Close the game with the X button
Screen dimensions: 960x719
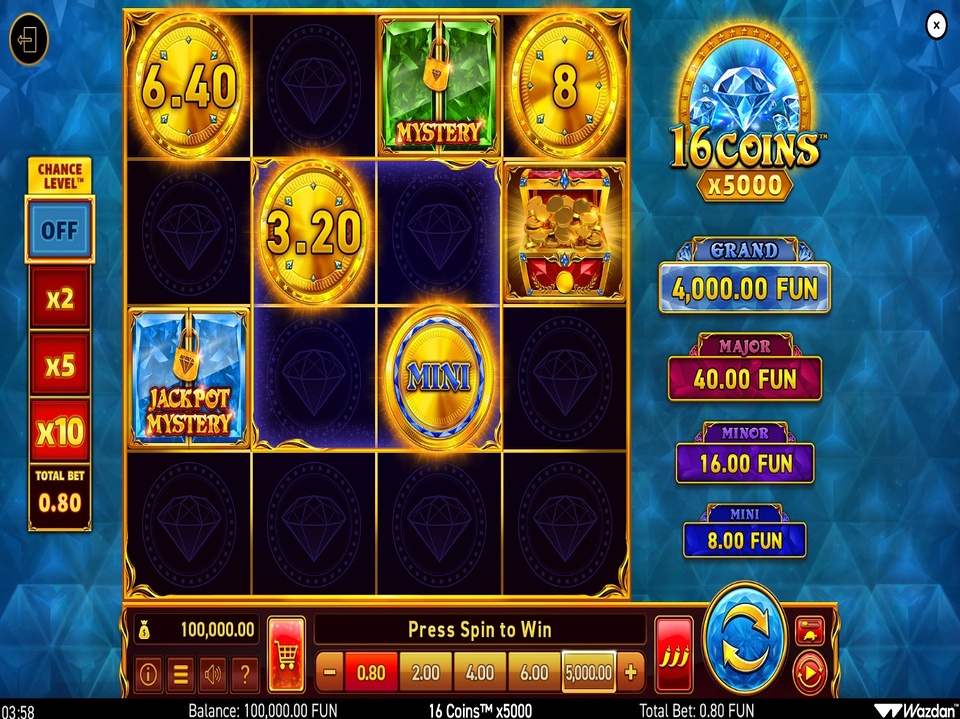point(936,26)
